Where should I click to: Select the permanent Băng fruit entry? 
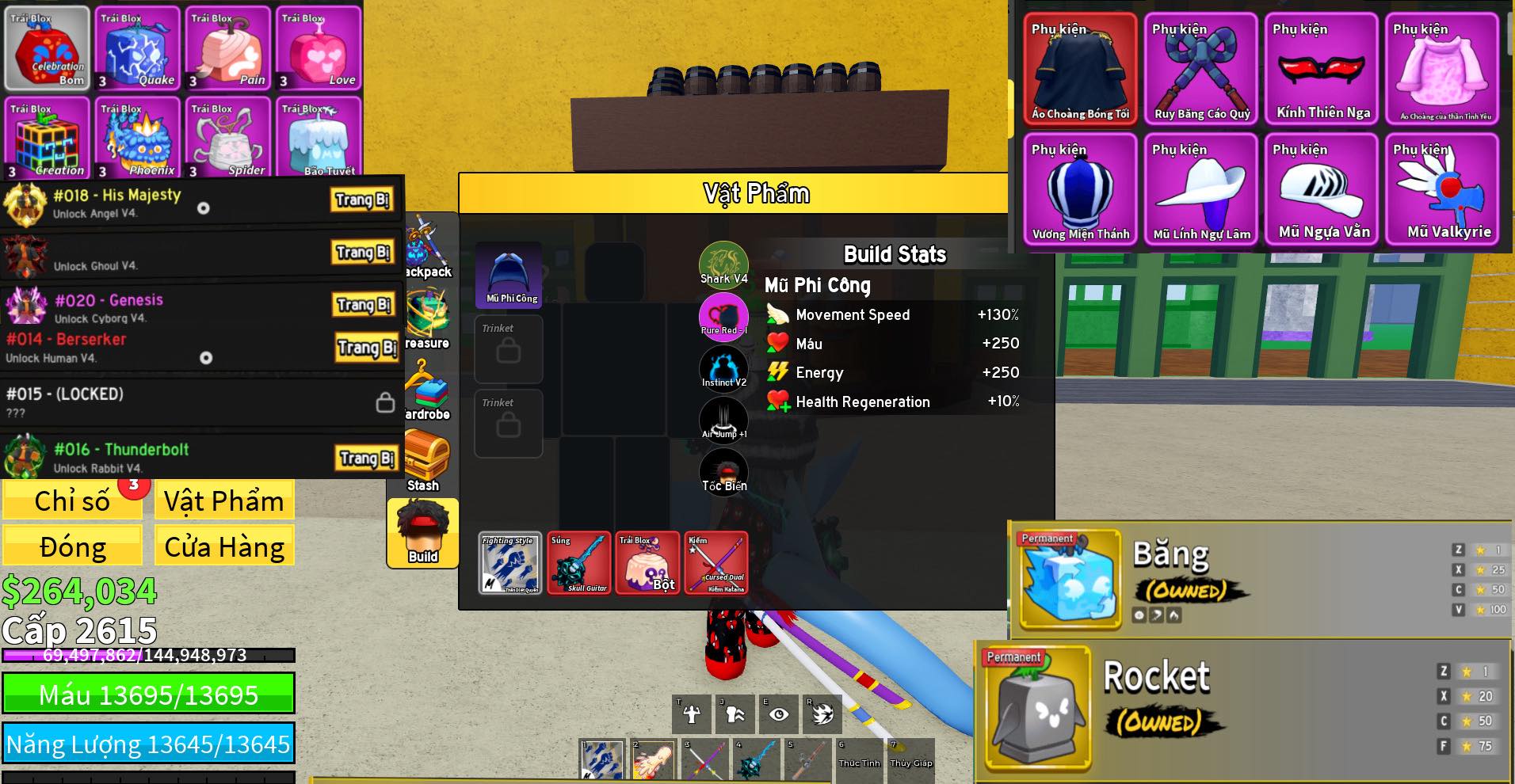pyautogui.click(x=1071, y=579)
